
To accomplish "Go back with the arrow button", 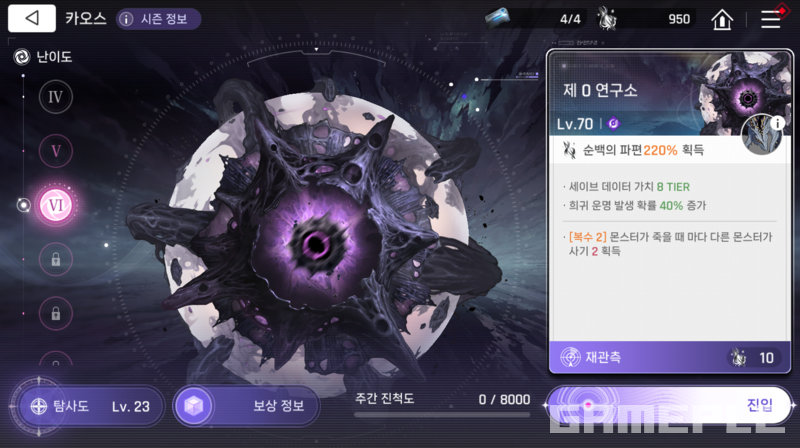I will [x=33, y=18].
